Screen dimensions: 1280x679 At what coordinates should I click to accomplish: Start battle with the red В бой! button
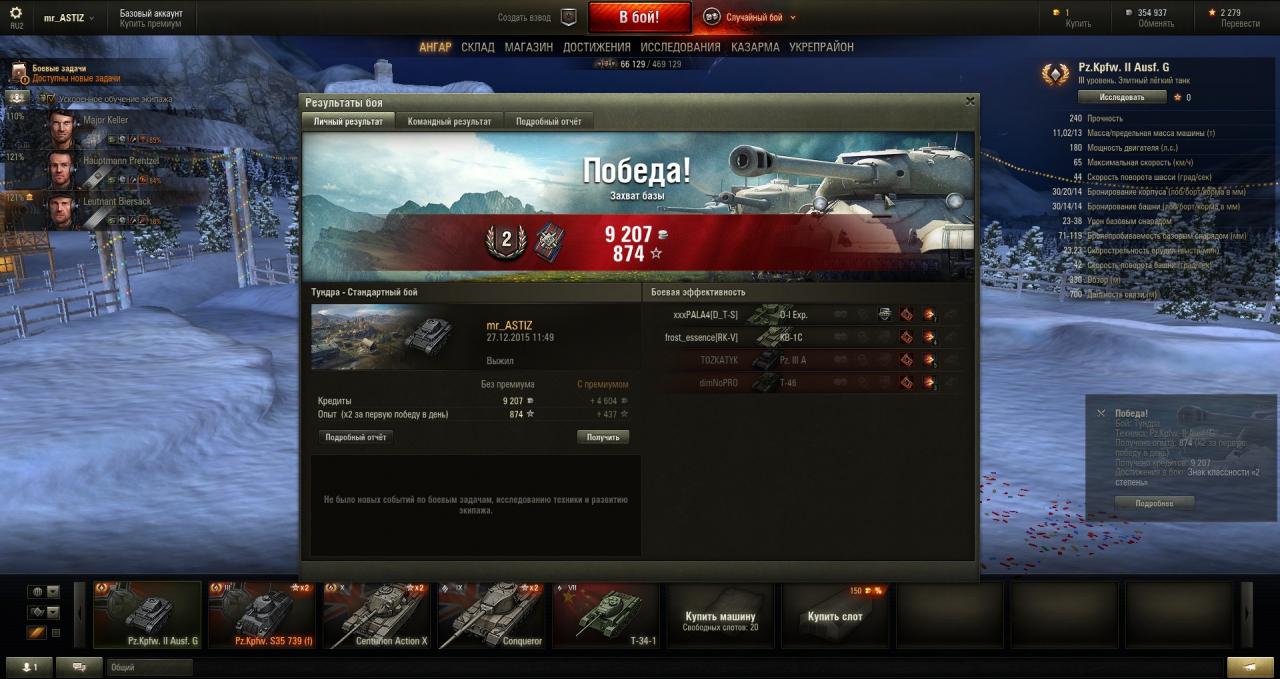click(639, 17)
